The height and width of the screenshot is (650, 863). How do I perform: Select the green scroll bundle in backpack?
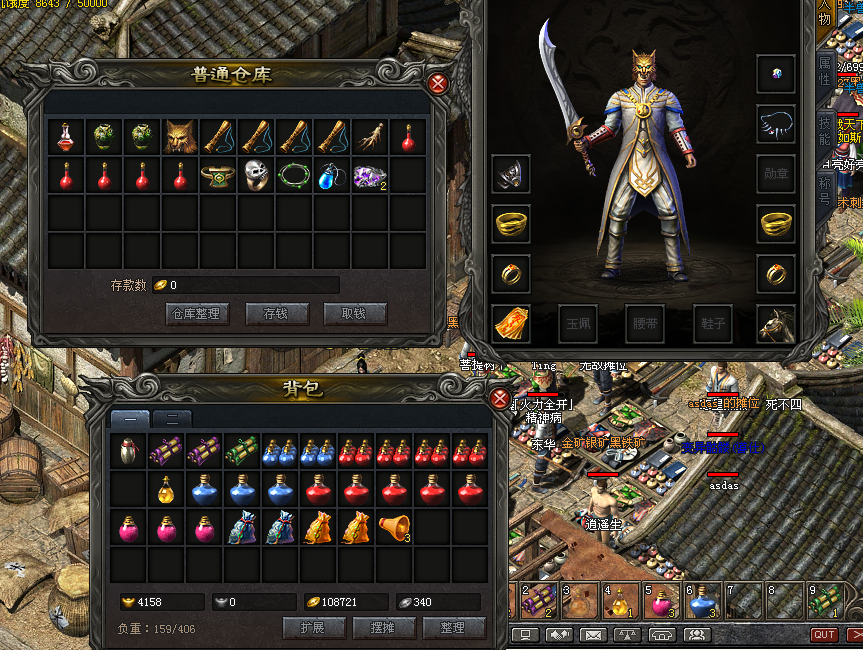click(242, 451)
